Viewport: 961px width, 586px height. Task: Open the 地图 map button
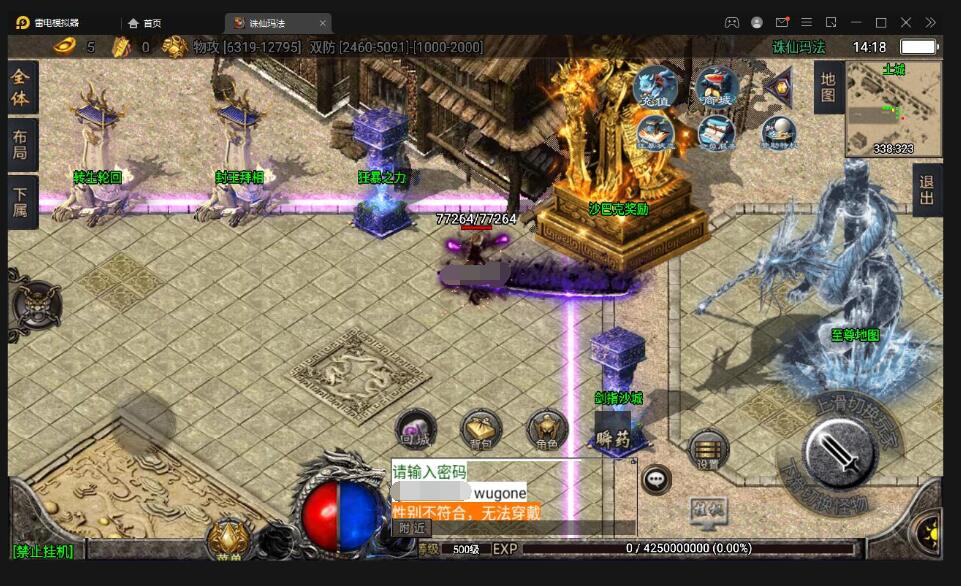click(828, 87)
